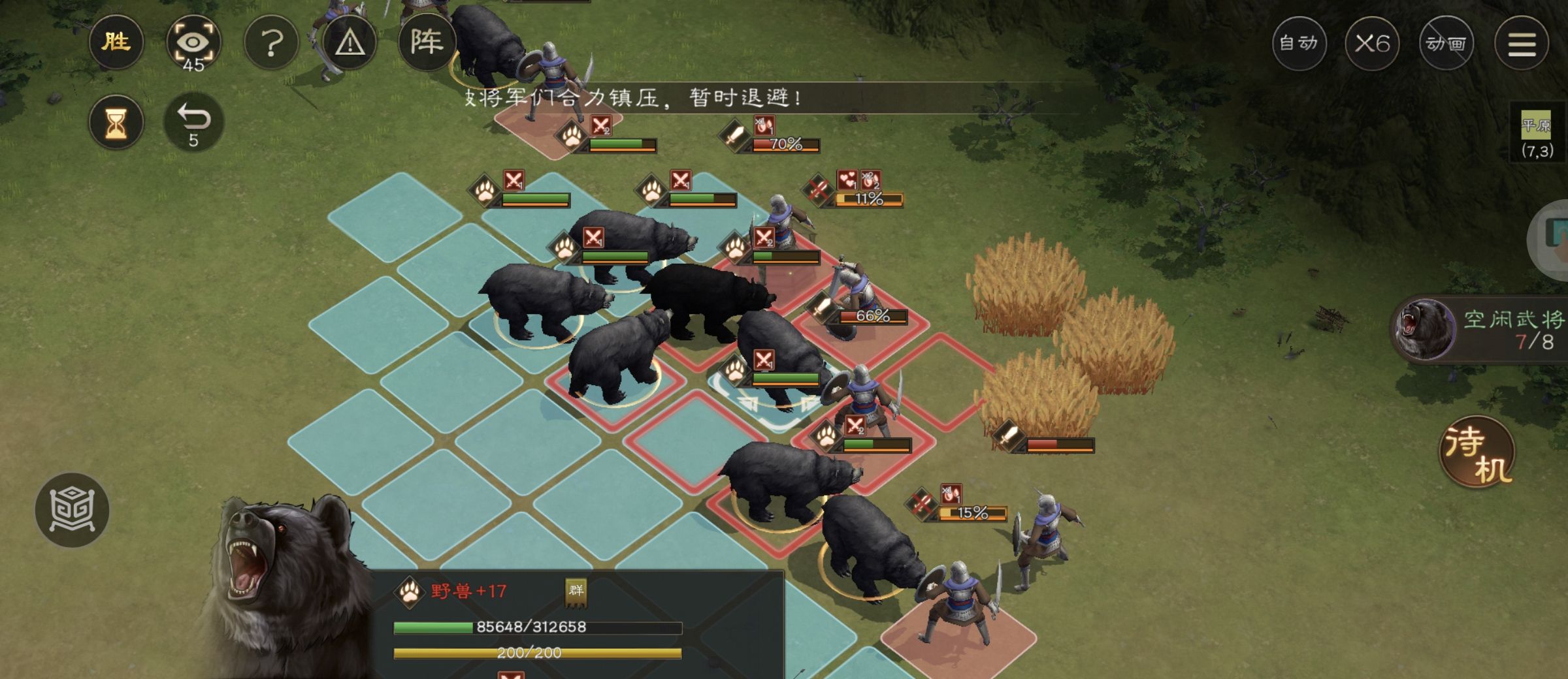Choose 待机 to put the unit on standby
Image resolution: width=1568 pixels, height=679 pixels.
click(x=1477, y=453)
